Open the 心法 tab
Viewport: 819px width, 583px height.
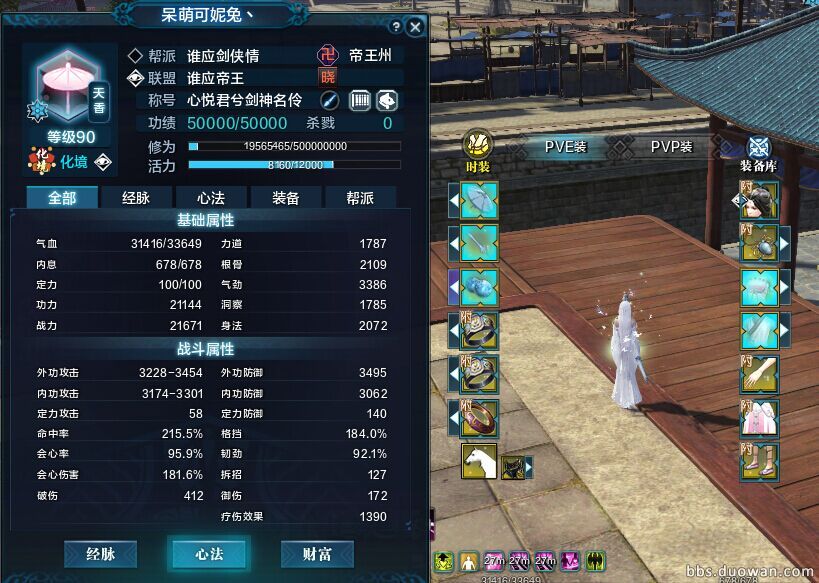[210, 198]
